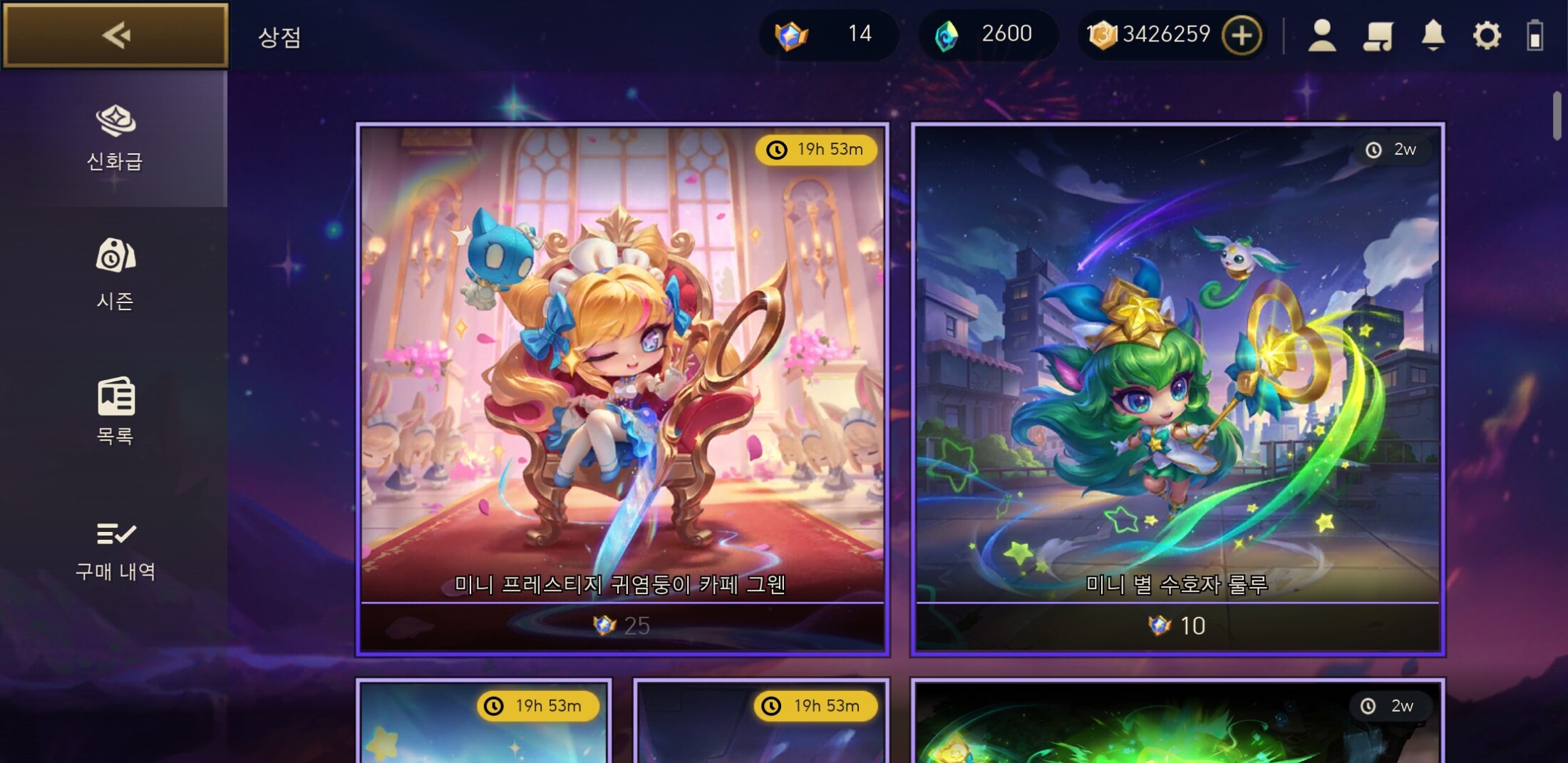This screenshot has height=763, width=1568.
Task: Check the notifications bell
Action: 1433,35
